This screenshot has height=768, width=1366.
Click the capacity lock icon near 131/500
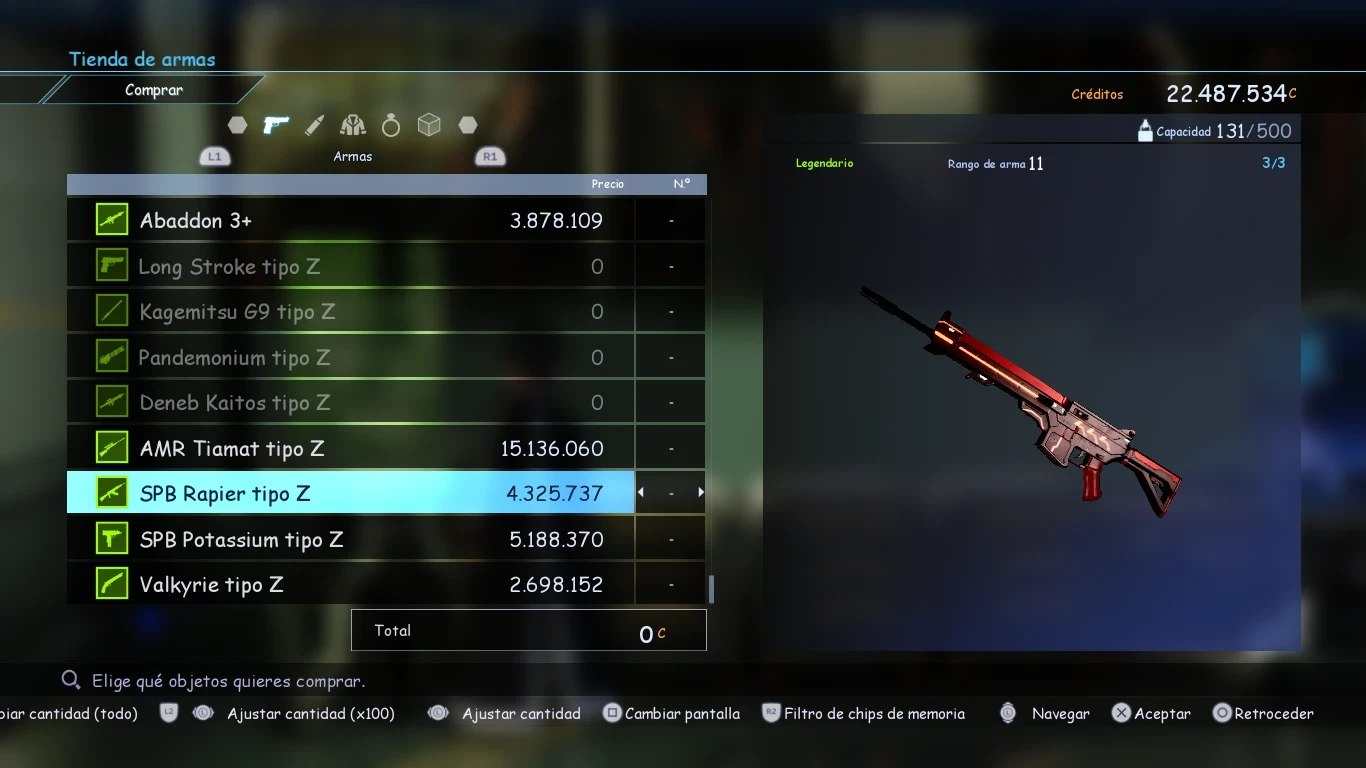(1144, 130)
